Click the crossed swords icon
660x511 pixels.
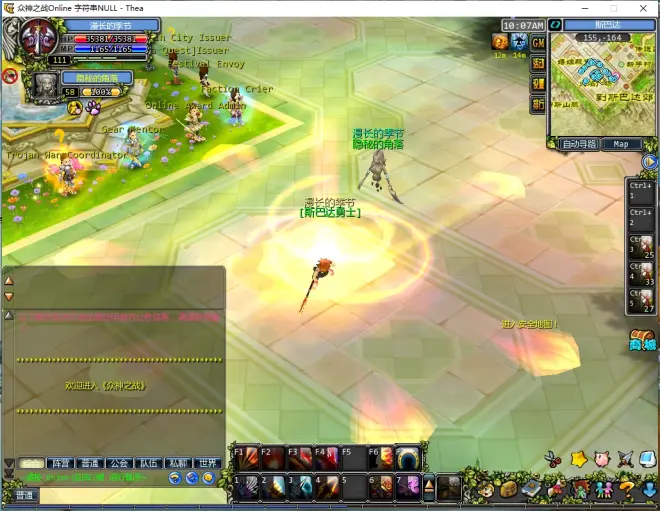[626, 459]
